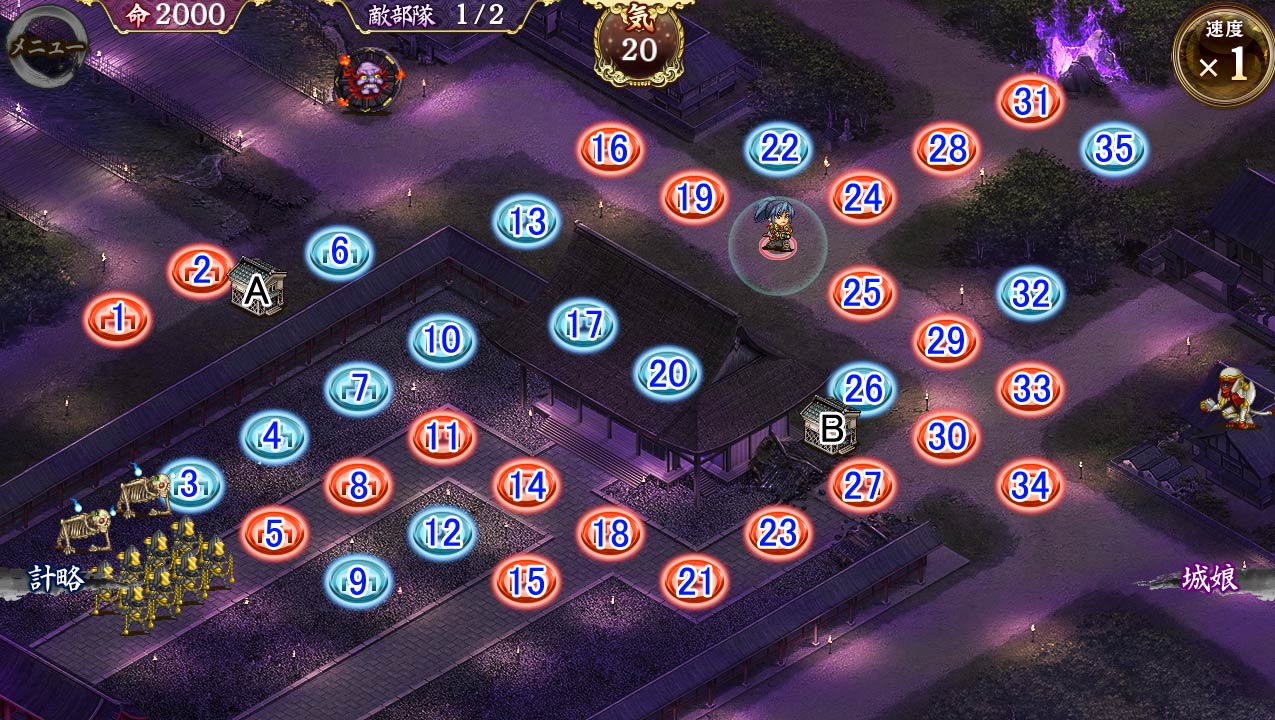
Task: Choose blue deployment tile 9
Action: pyautogui.click(x=358, y=580)
